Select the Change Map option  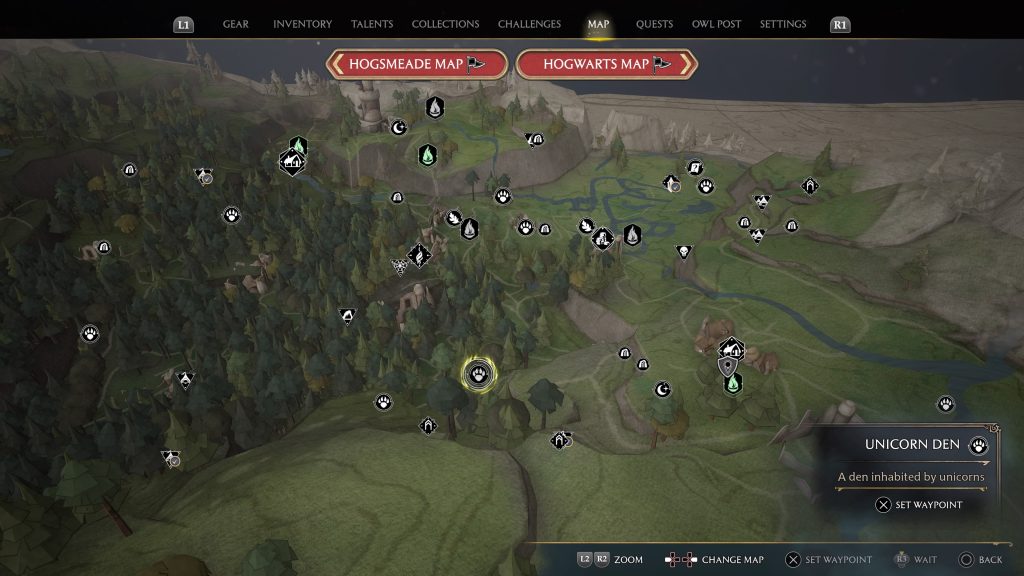[x=718, y=560]
